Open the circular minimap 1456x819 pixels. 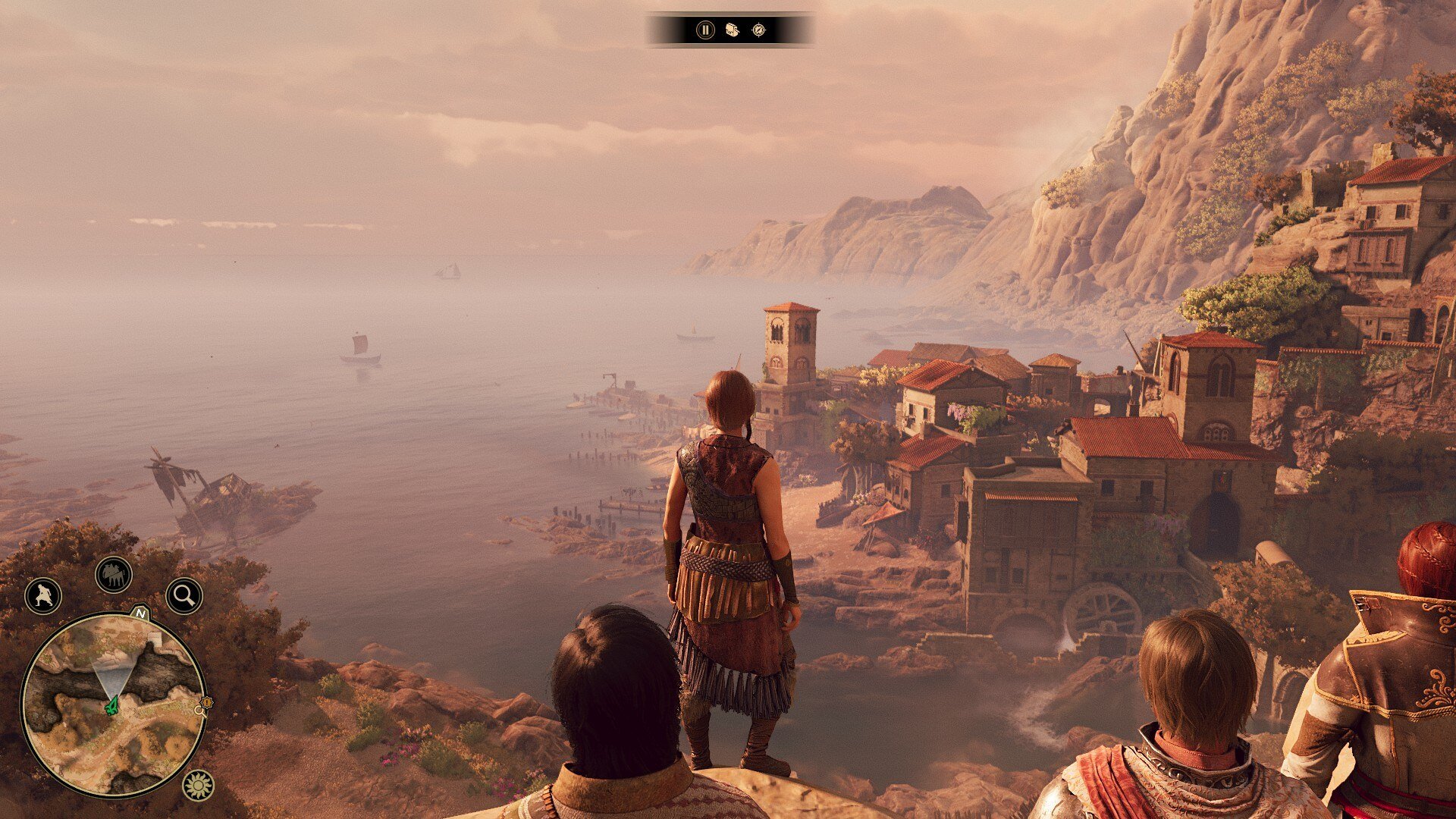tap(114, 704)
